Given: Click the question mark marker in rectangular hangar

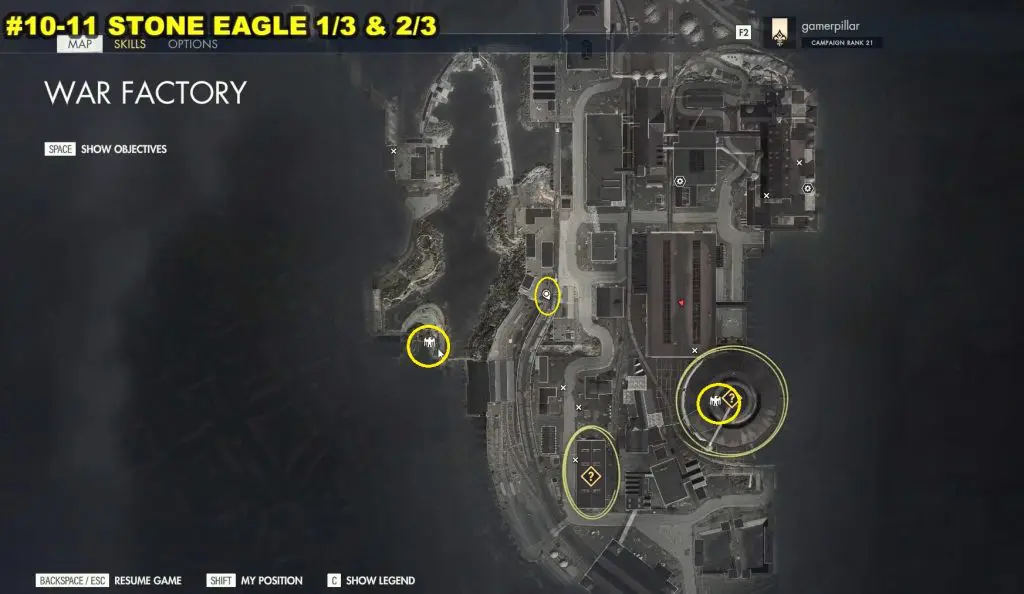Looking at the screenshot, I should coord(591,475).
